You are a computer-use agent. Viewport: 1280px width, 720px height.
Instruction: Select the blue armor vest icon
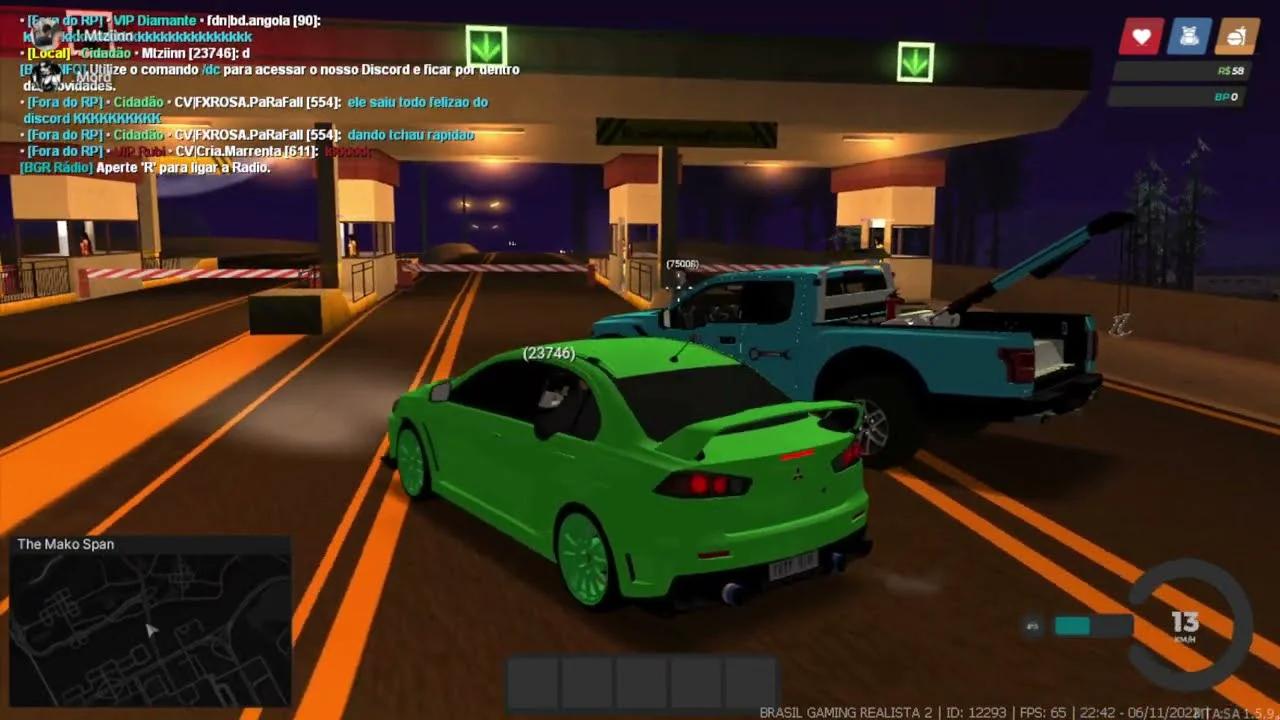point(1190,35)
